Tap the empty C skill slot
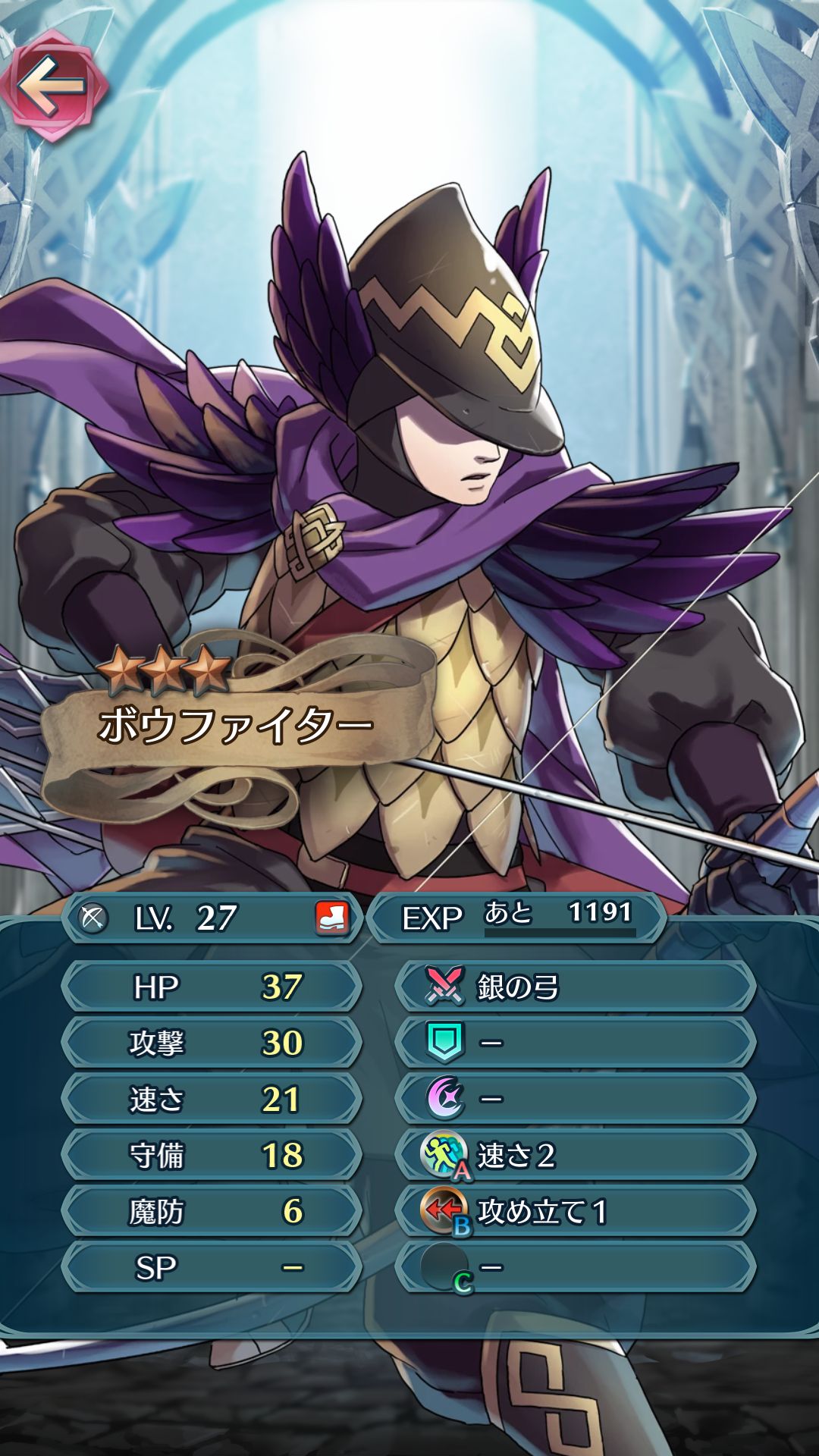 pyautogui.click(x=575, y=1267)
